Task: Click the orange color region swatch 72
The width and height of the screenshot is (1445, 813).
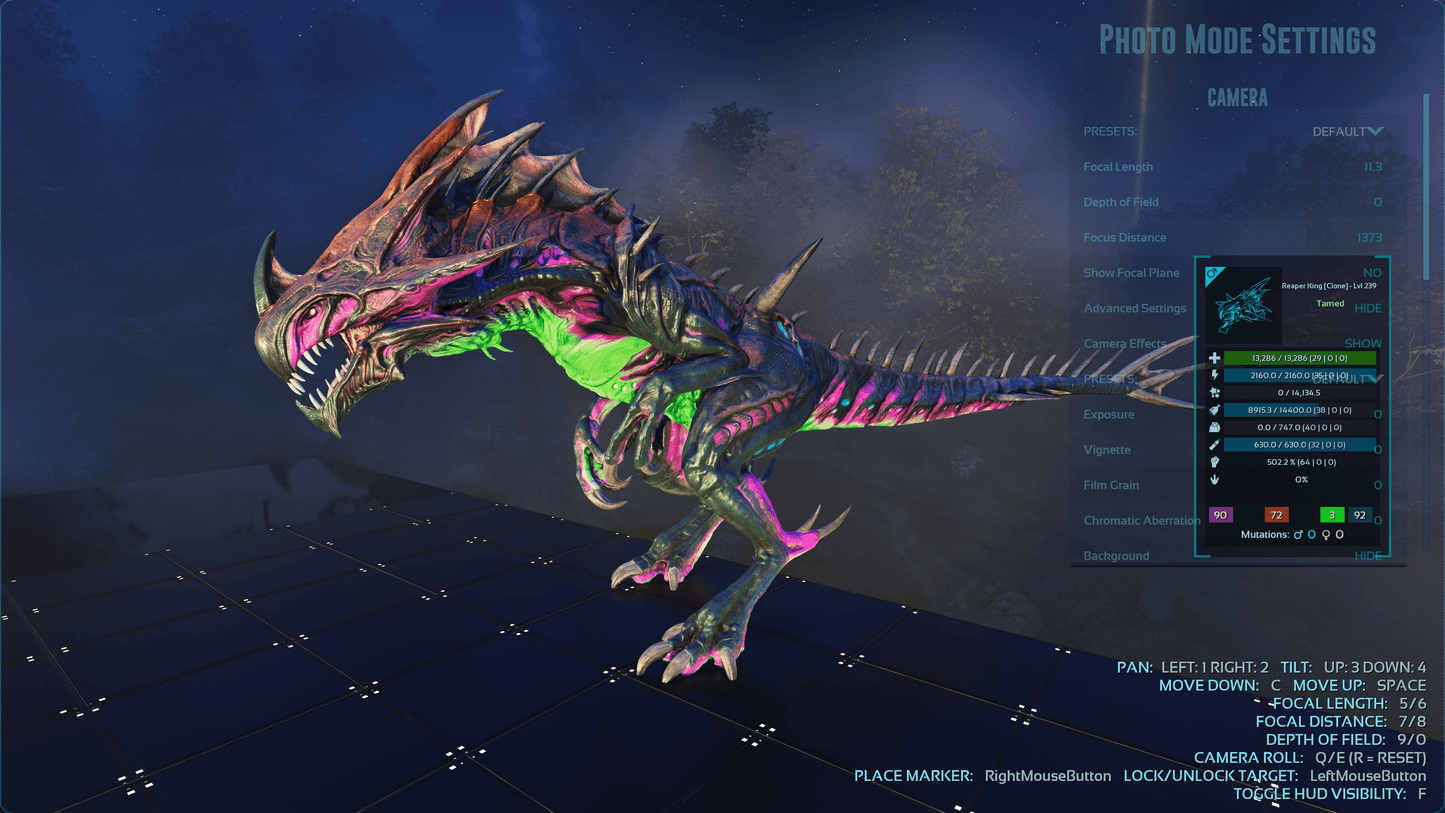Action: click(x=1276, y=515)
